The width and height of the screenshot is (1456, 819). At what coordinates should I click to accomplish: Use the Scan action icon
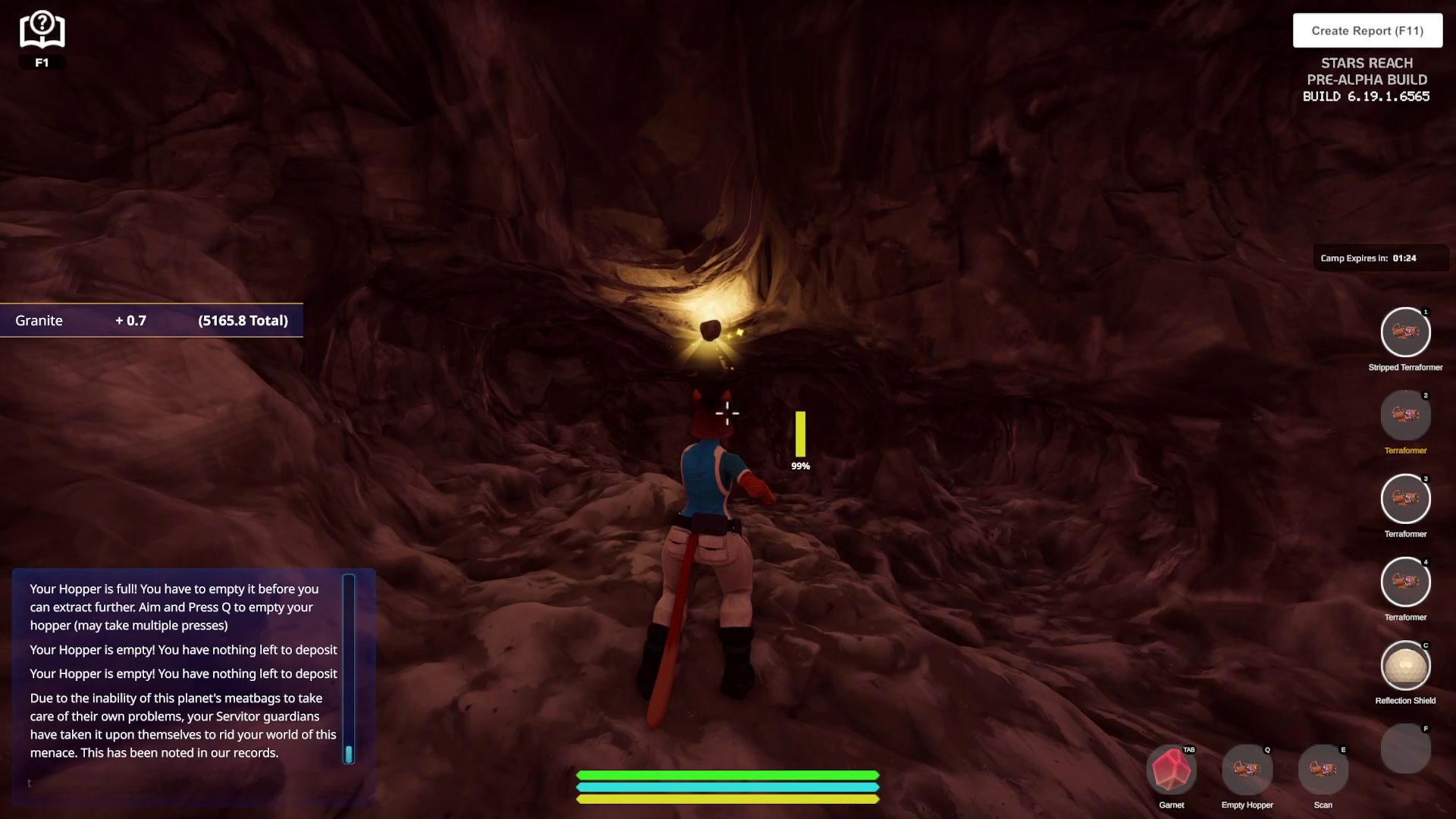coord(1323,770)
